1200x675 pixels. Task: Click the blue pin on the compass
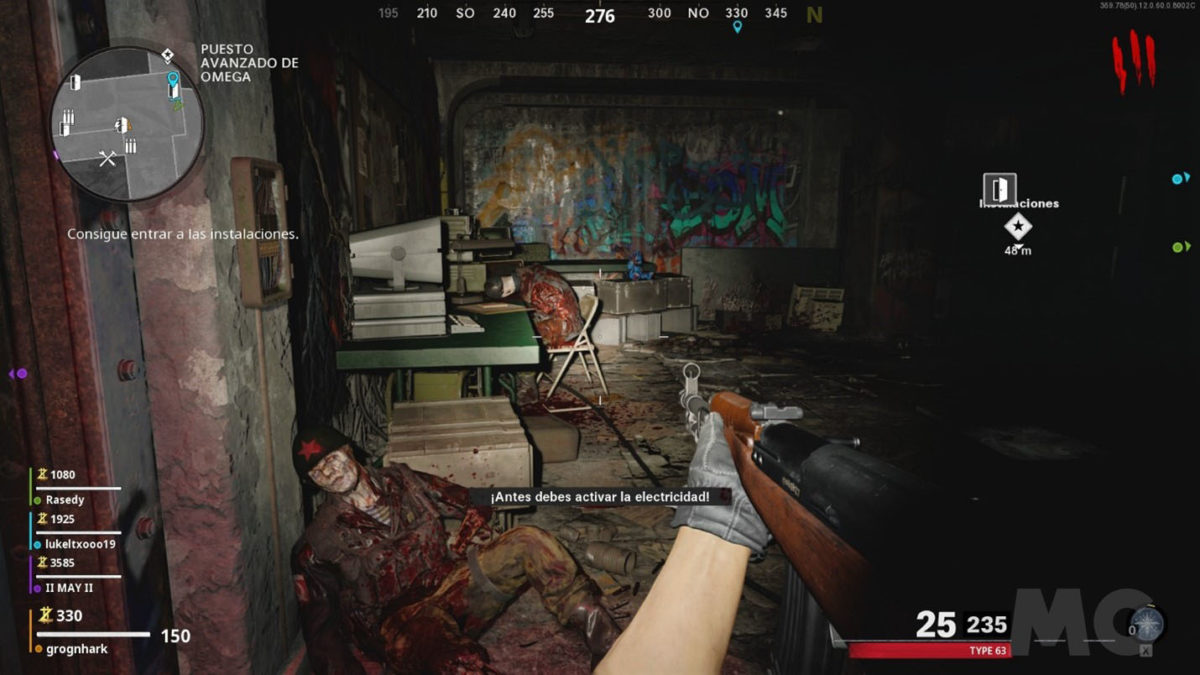click(738, 27)
